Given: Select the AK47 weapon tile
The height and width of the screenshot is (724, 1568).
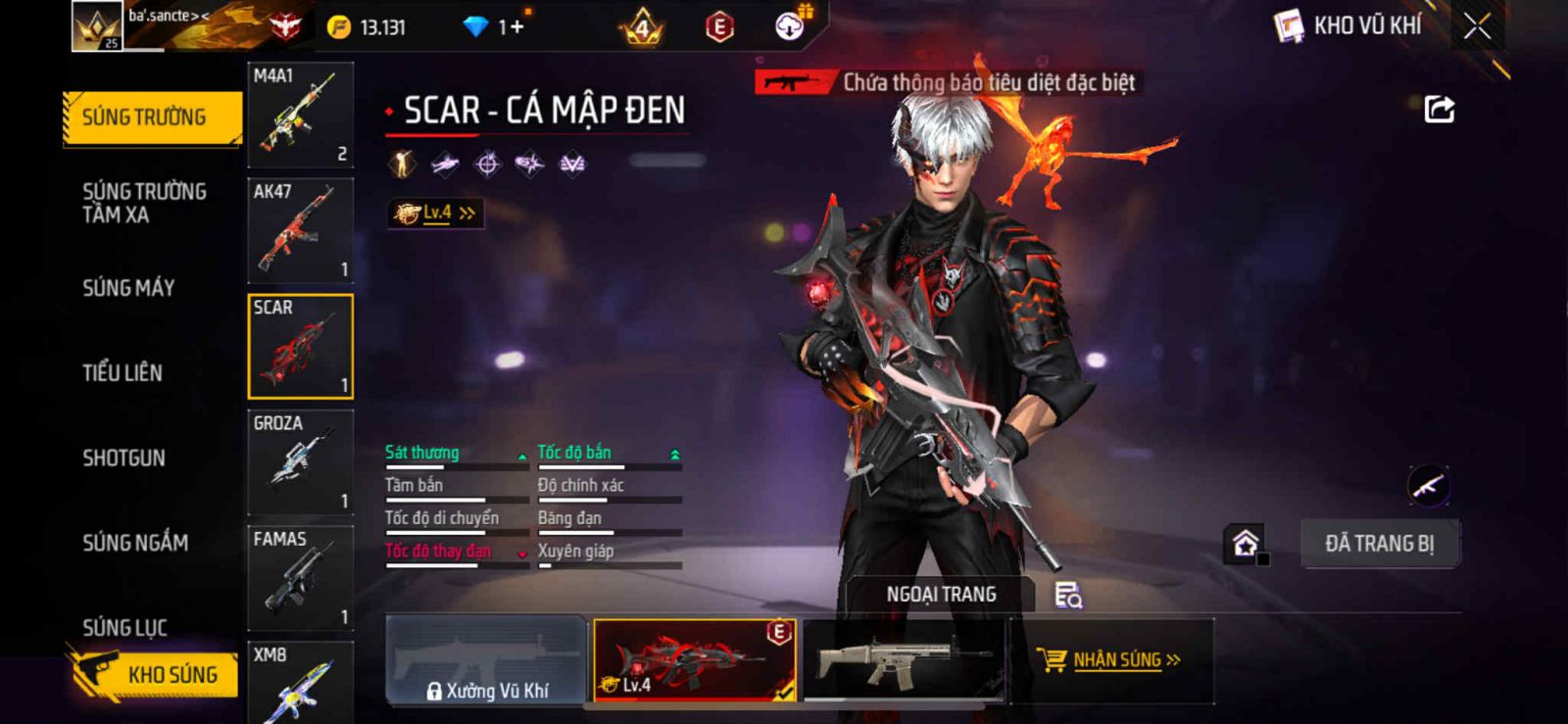Looking at the screenshot, I should coord(300,230).
